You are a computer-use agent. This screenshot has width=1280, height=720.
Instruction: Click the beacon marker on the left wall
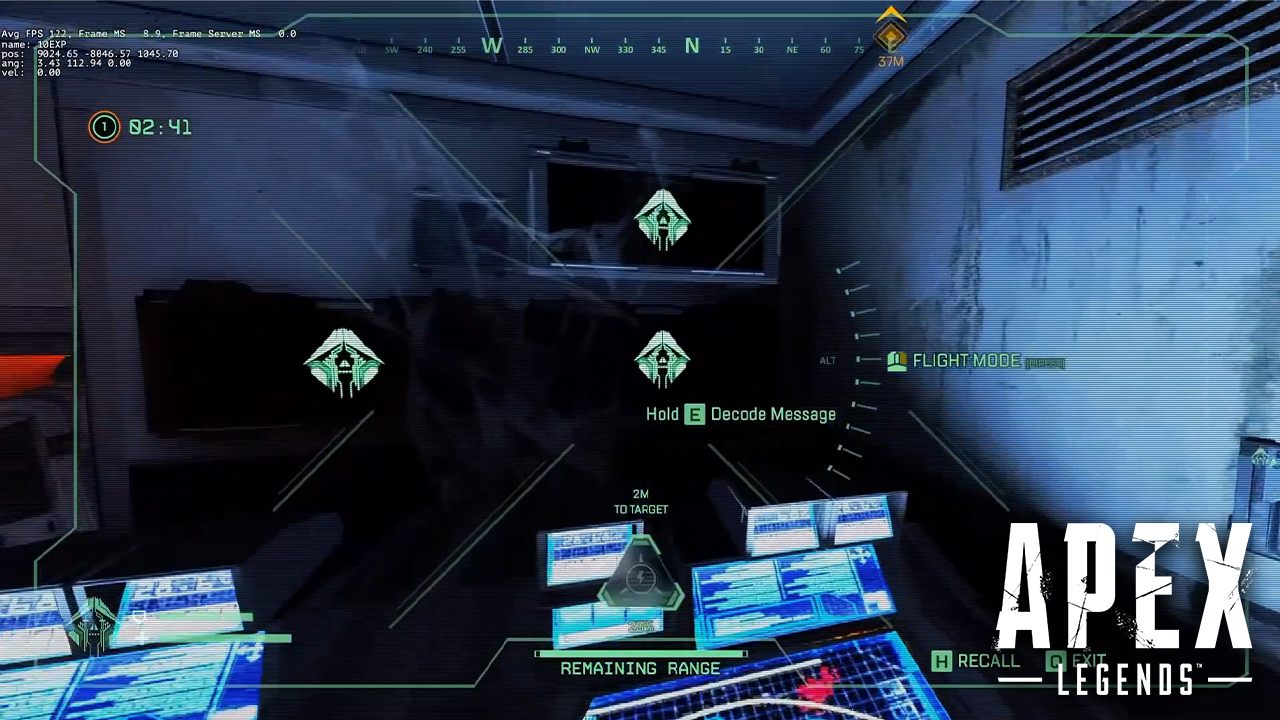click(344, 363)
